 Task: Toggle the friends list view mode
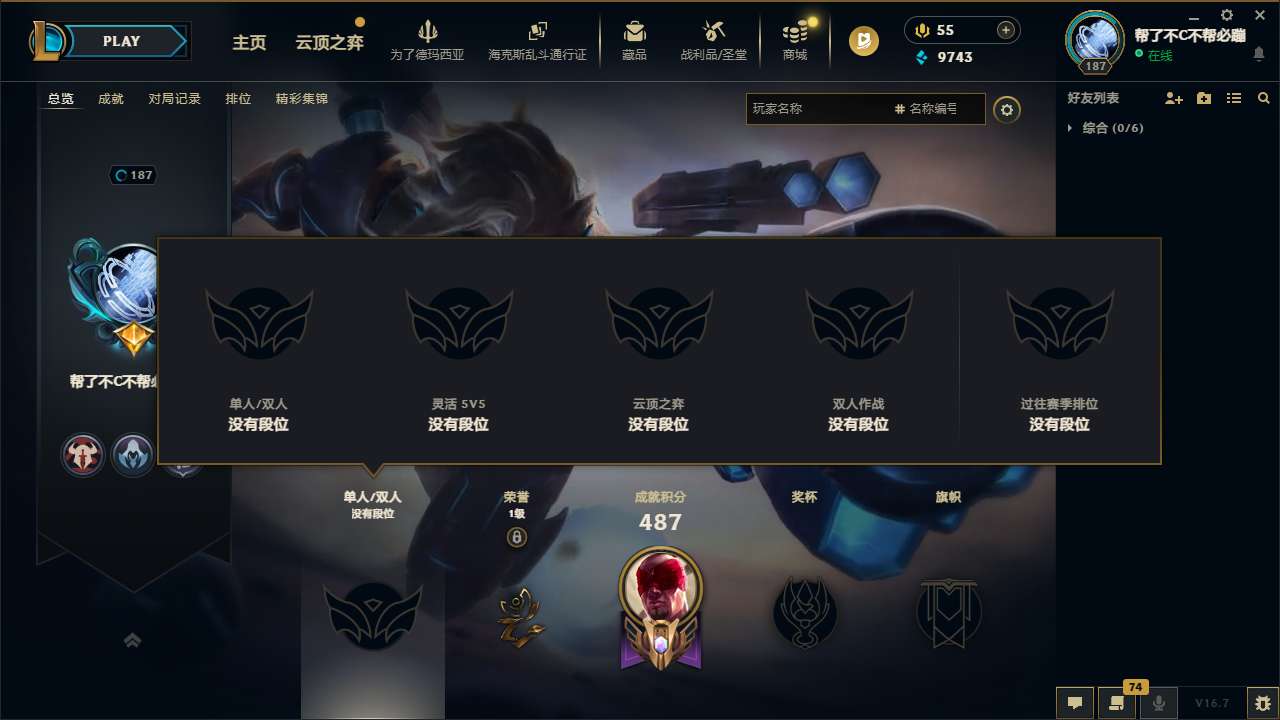point(1233,98)
